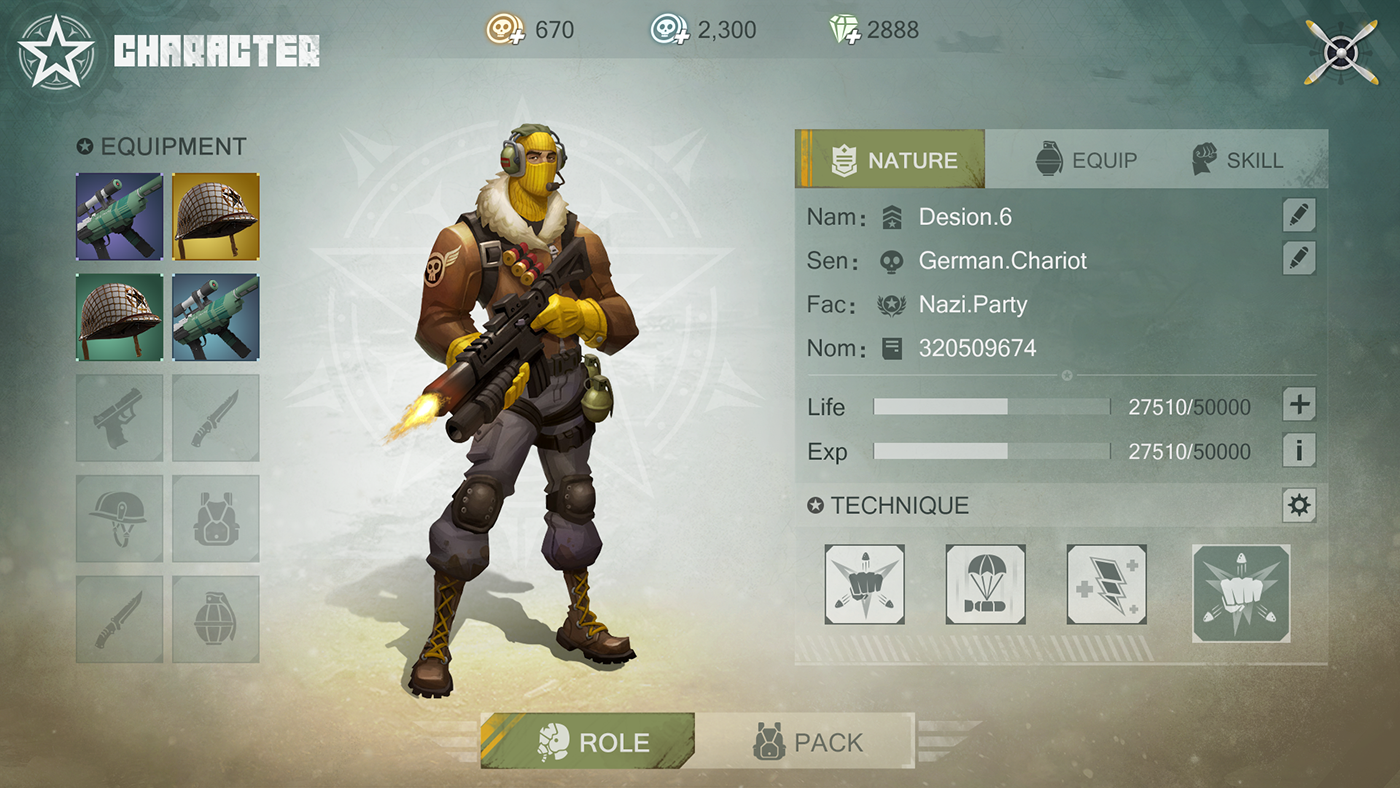Edit the German.Chariot sender field

pos(1298,259)
